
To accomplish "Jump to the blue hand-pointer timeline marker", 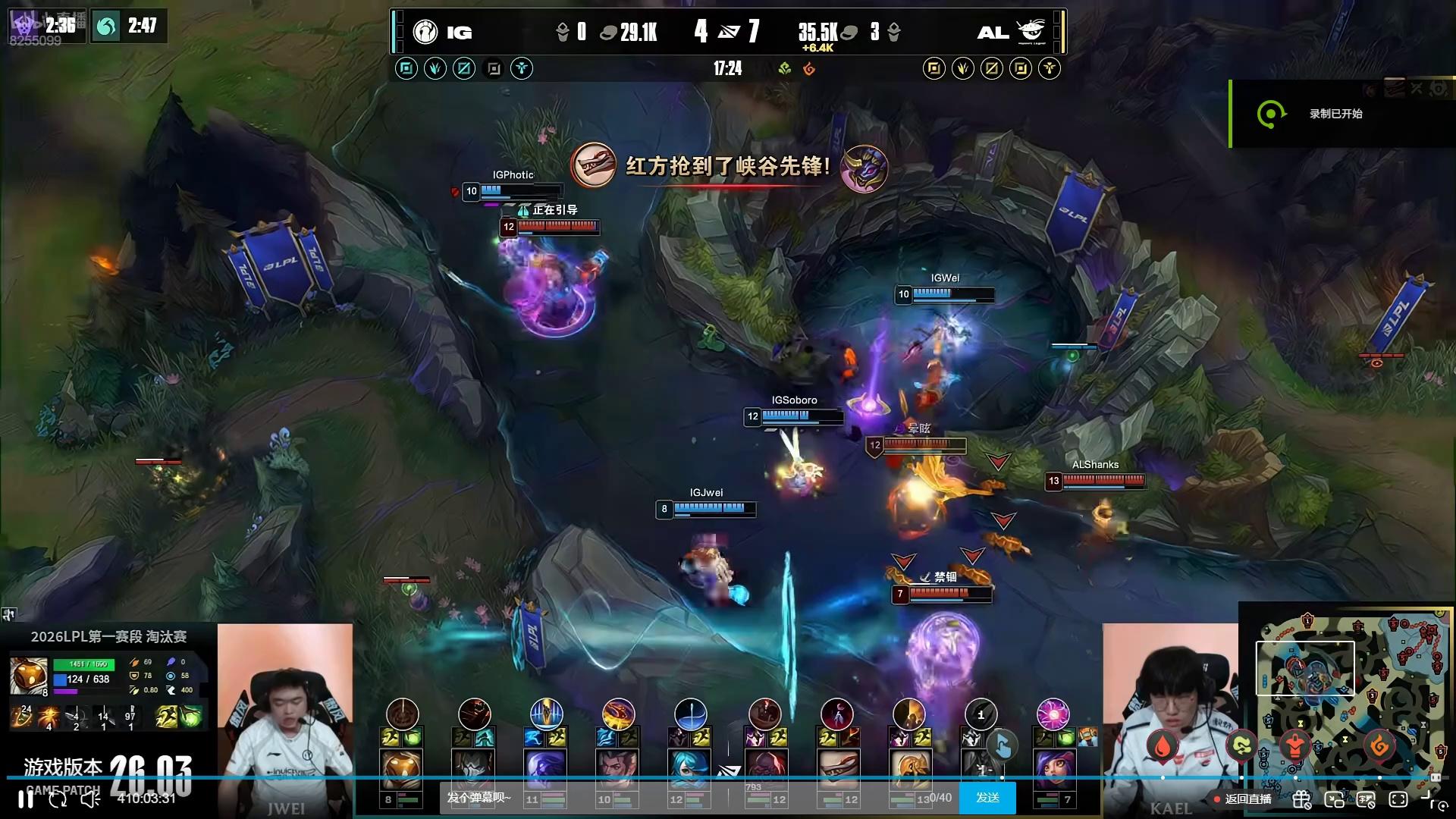I will (x=1002, y=746).
